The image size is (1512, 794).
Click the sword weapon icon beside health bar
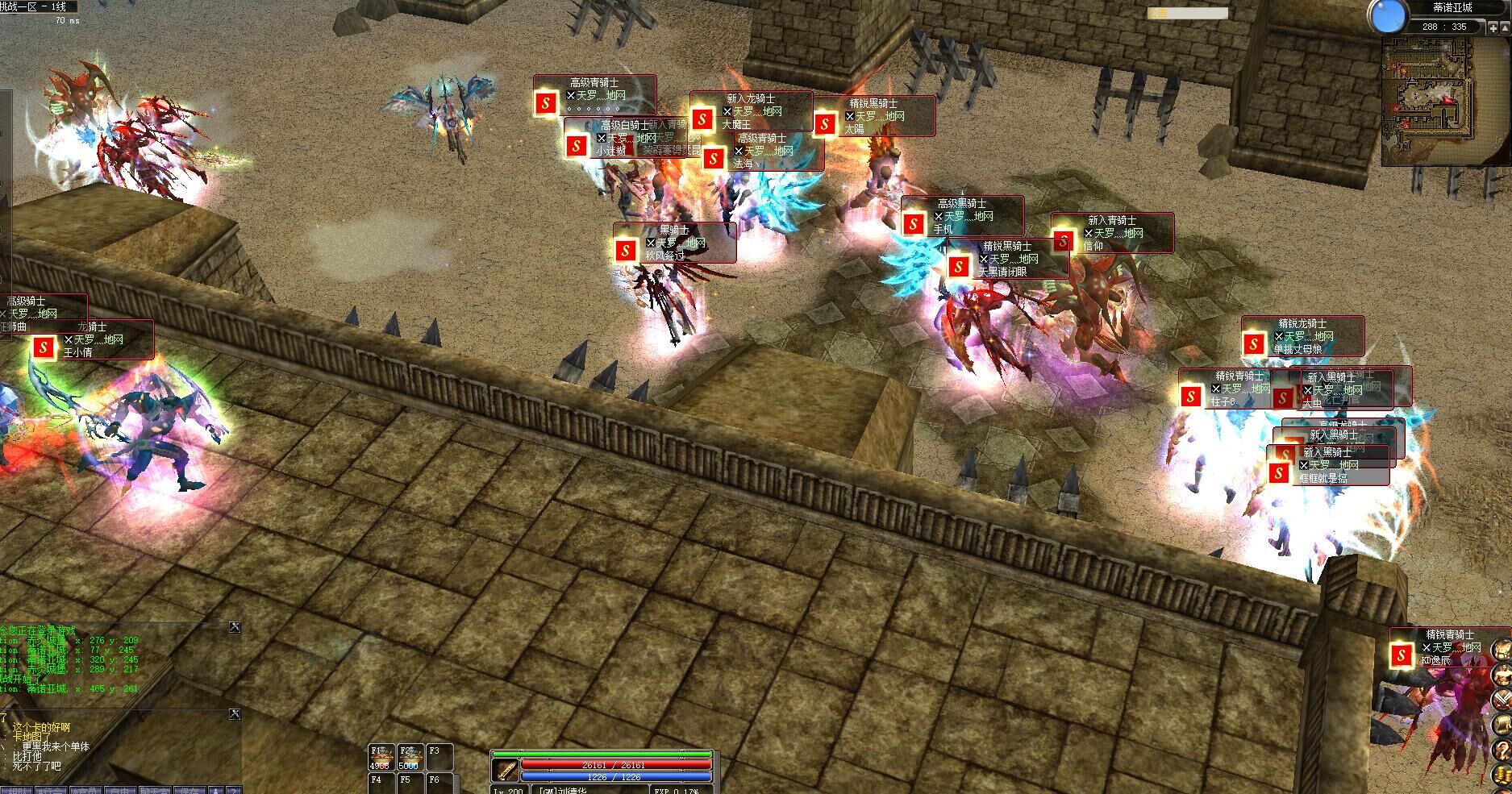pos(506,771)
